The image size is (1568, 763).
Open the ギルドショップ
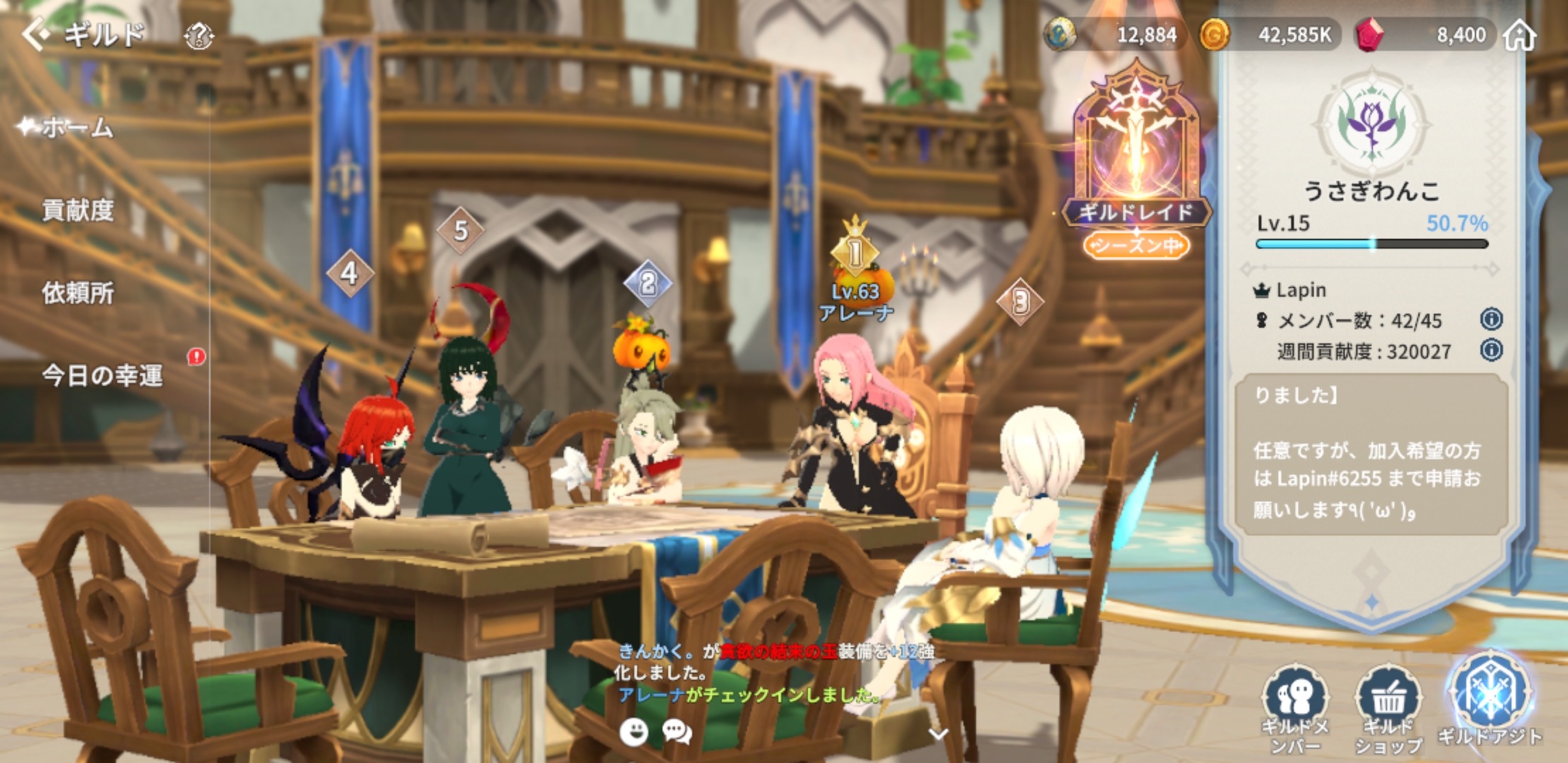tap(1389, 708)
